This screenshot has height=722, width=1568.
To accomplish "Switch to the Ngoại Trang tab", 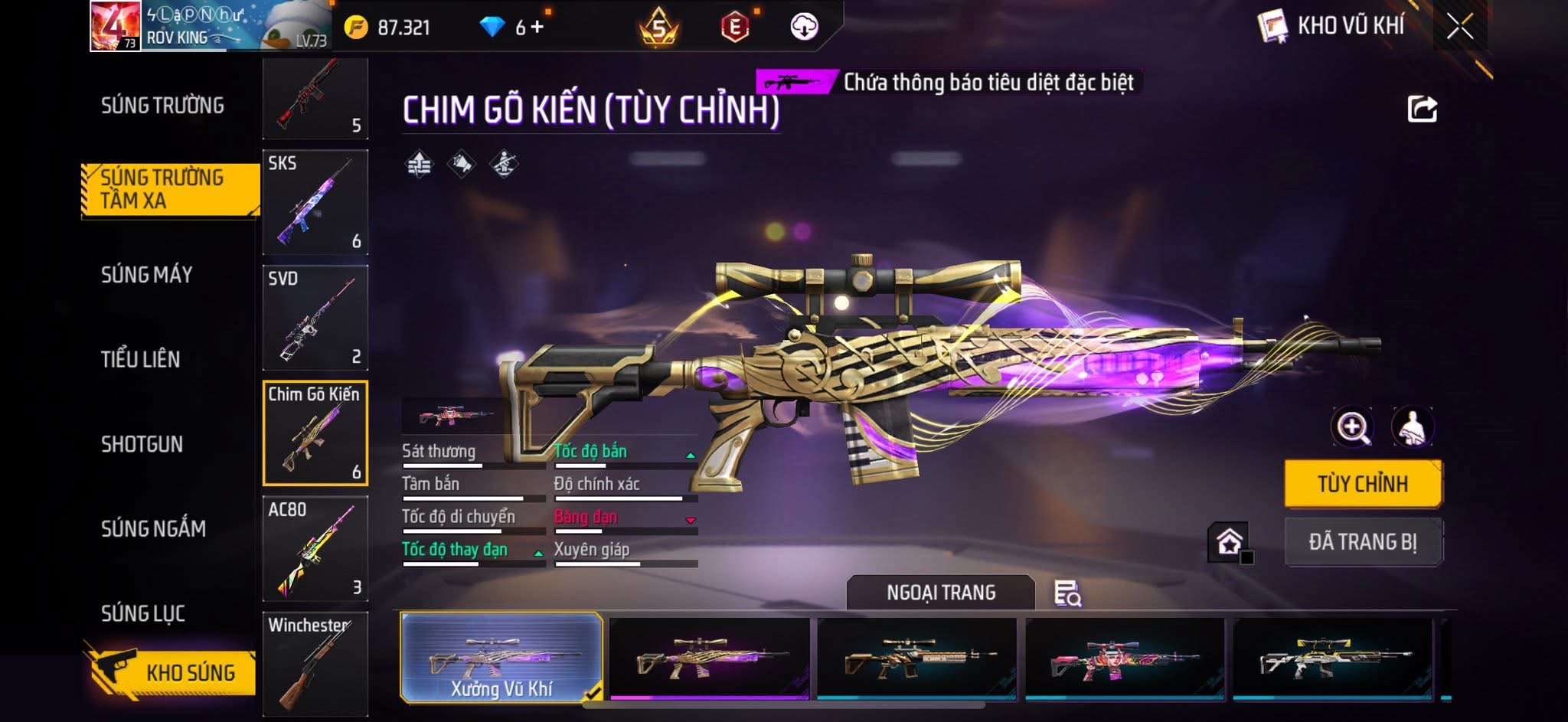I will pyautogui.click(x=940, y=593).
